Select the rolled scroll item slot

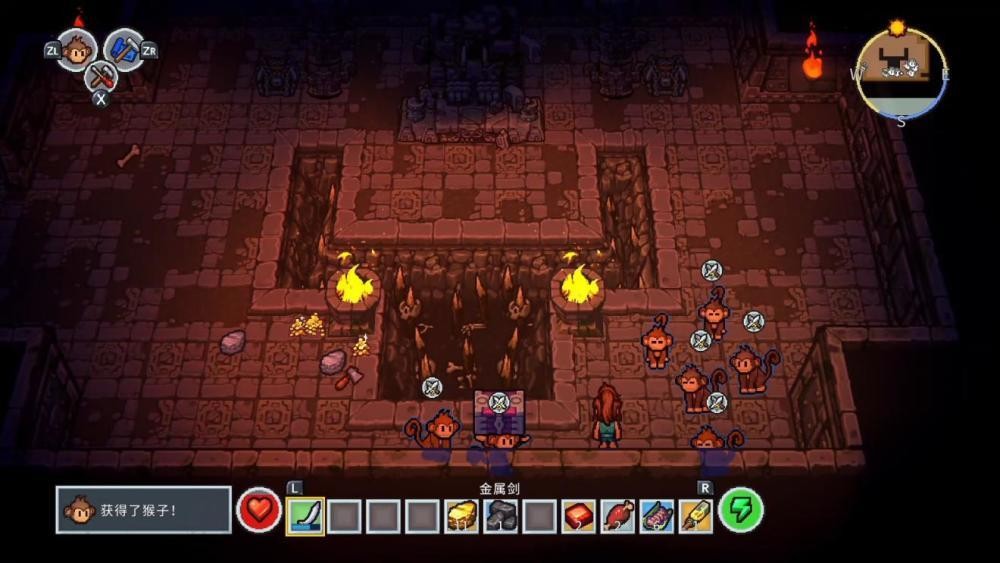656,515
